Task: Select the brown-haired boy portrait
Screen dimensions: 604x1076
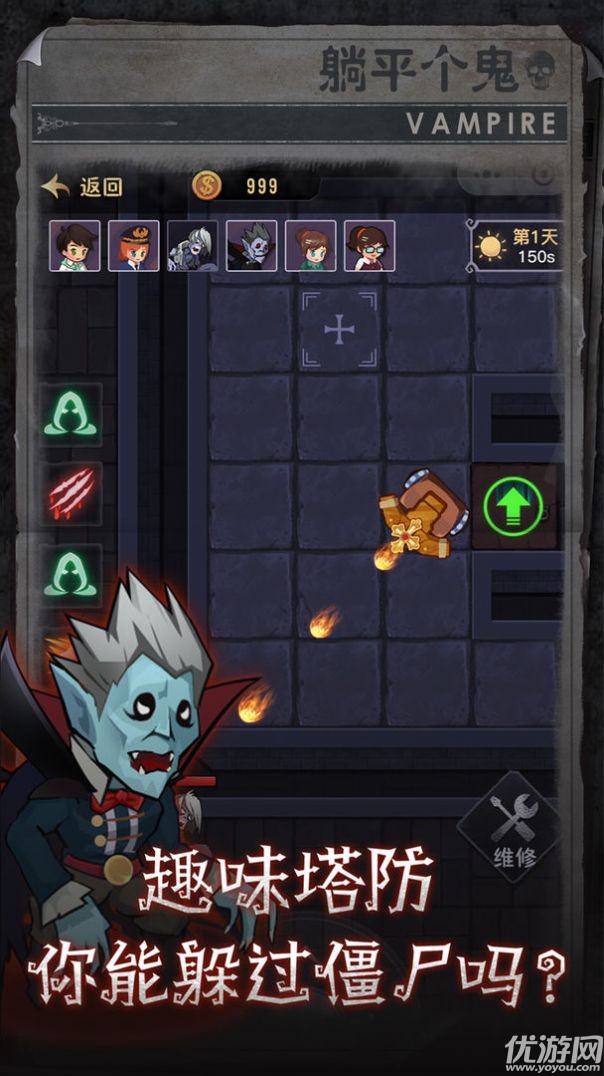Action: [75, 246]
